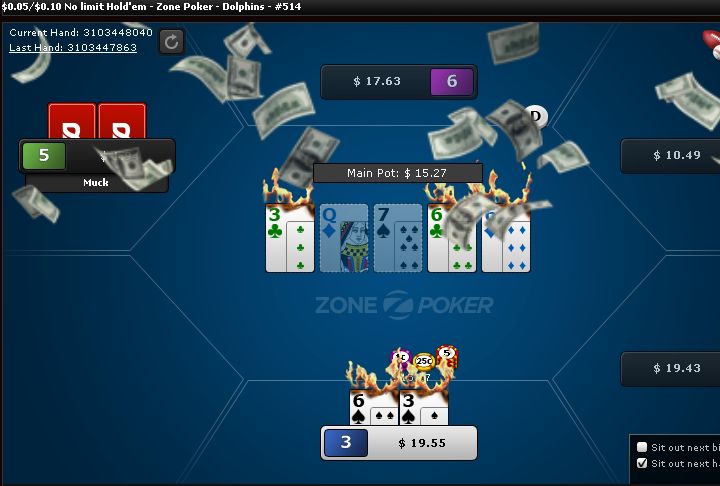Image resolution: width=720 pixels, height=486 pixels.
Task: Select the seat 6 player panel with $17.63
Action: [398, 82]
